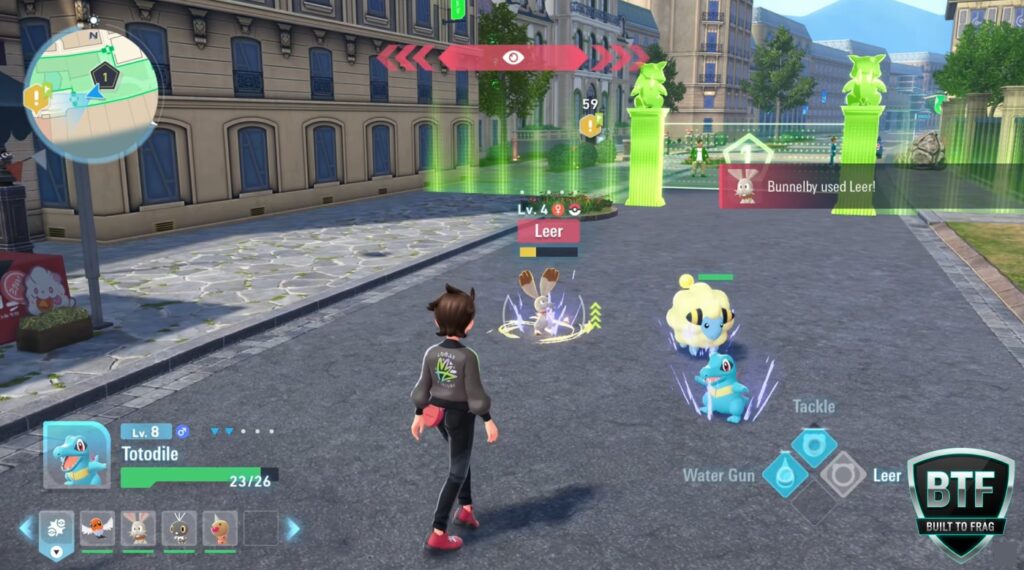The width and height of the screenshot is (1024, 570).
Task: Switch to Fletchling in the party bar
Action: pos(97,528)
